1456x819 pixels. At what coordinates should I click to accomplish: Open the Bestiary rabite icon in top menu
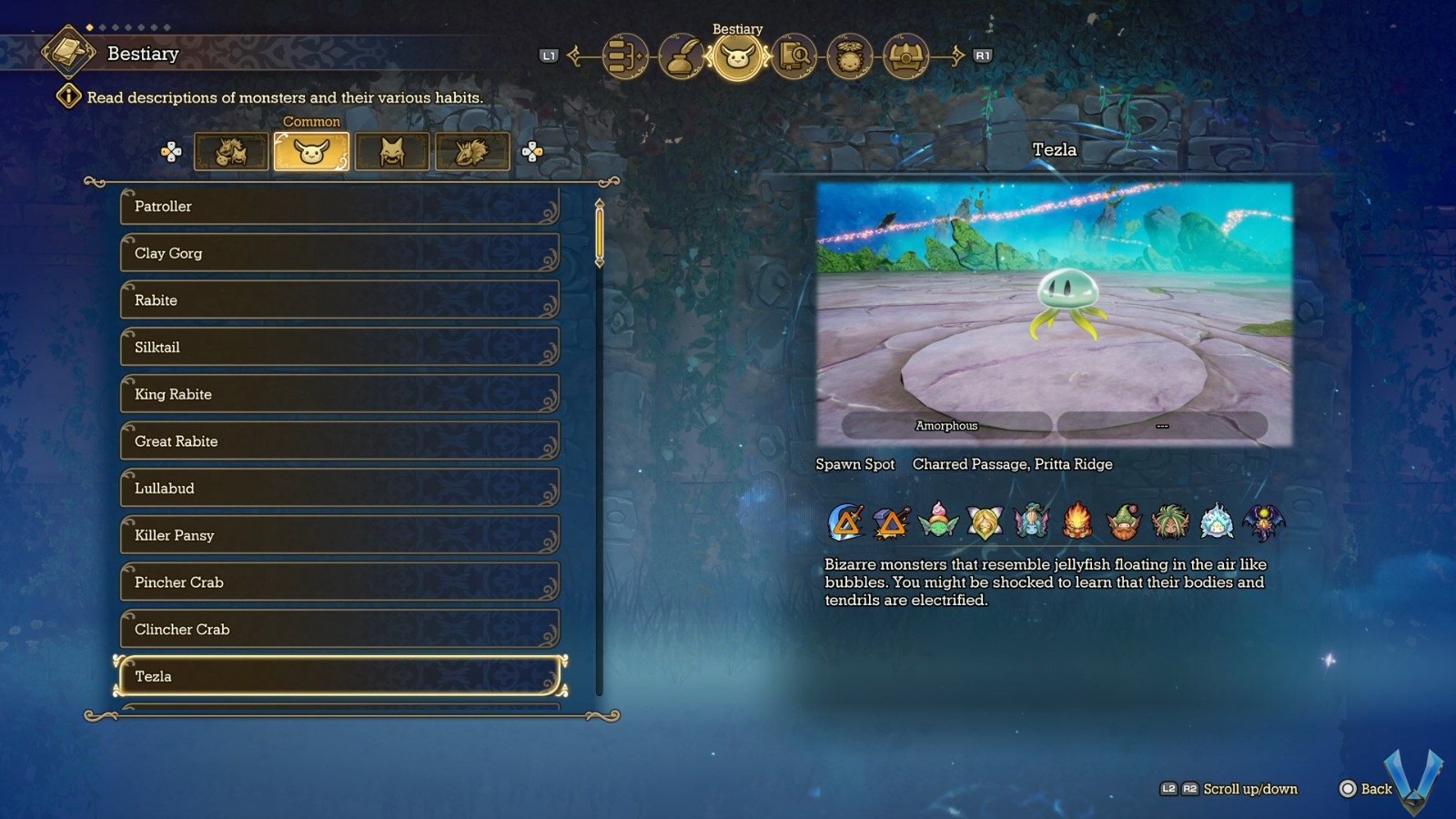click(737, 56)
